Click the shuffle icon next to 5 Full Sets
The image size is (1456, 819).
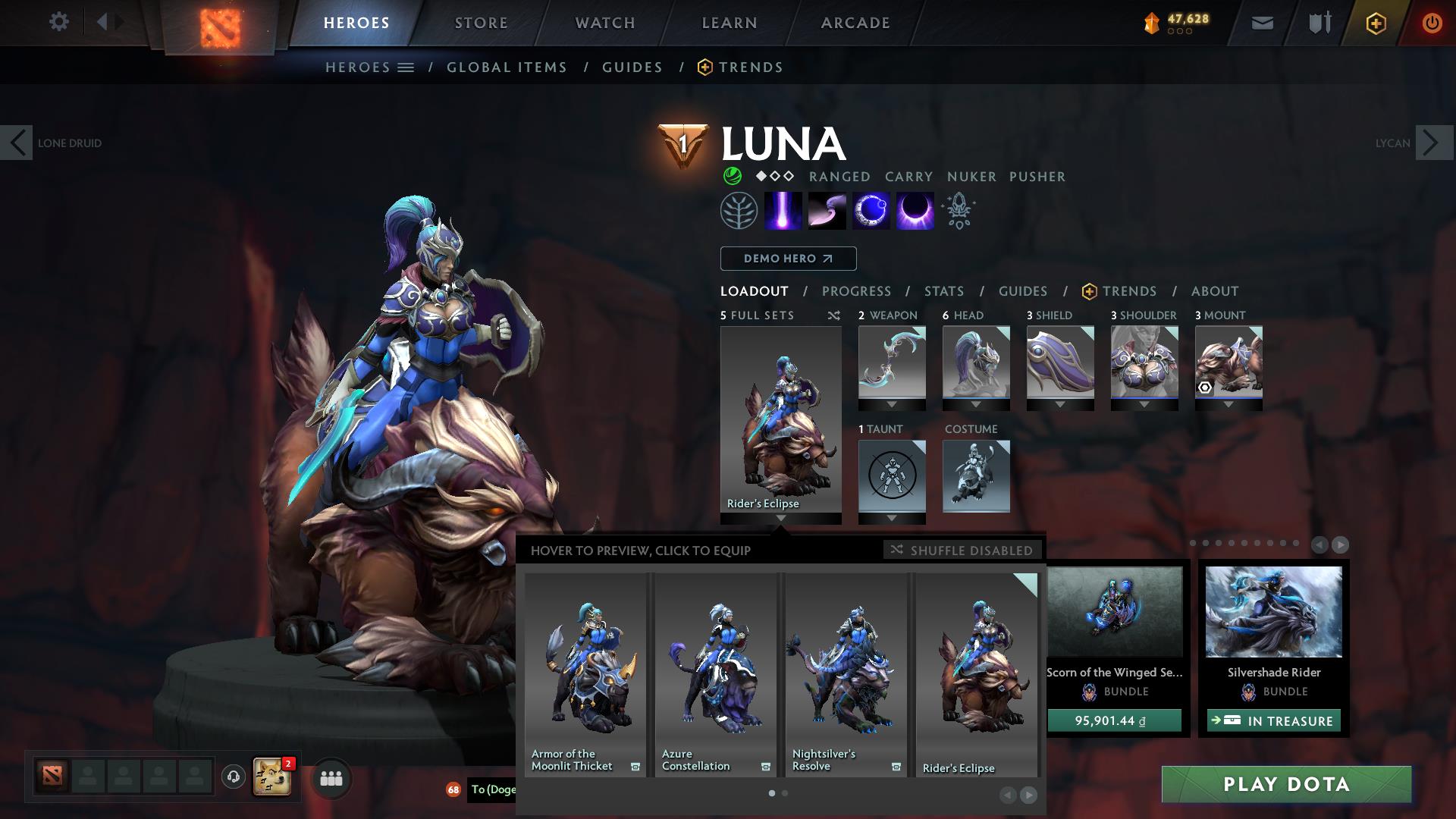[833, 315]
